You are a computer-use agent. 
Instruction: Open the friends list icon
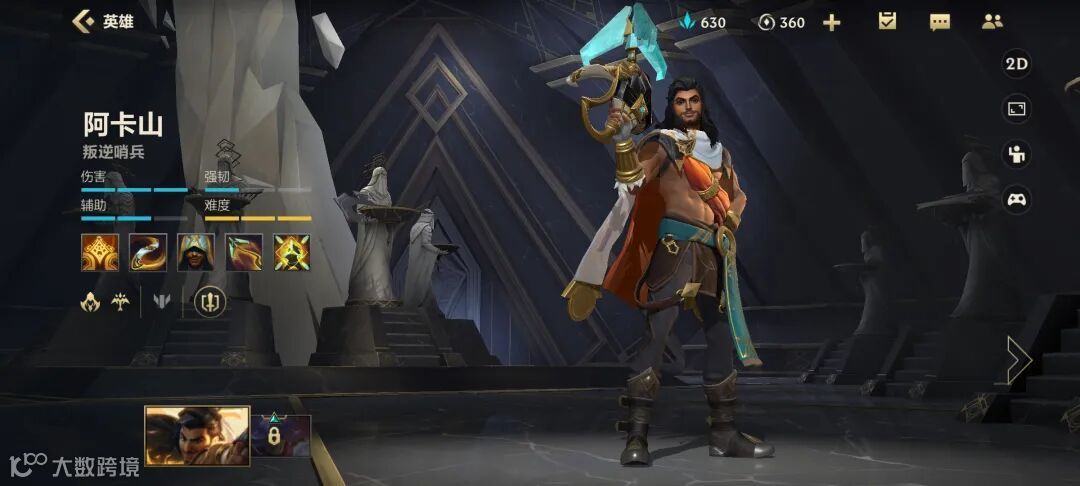click(992, 21)
